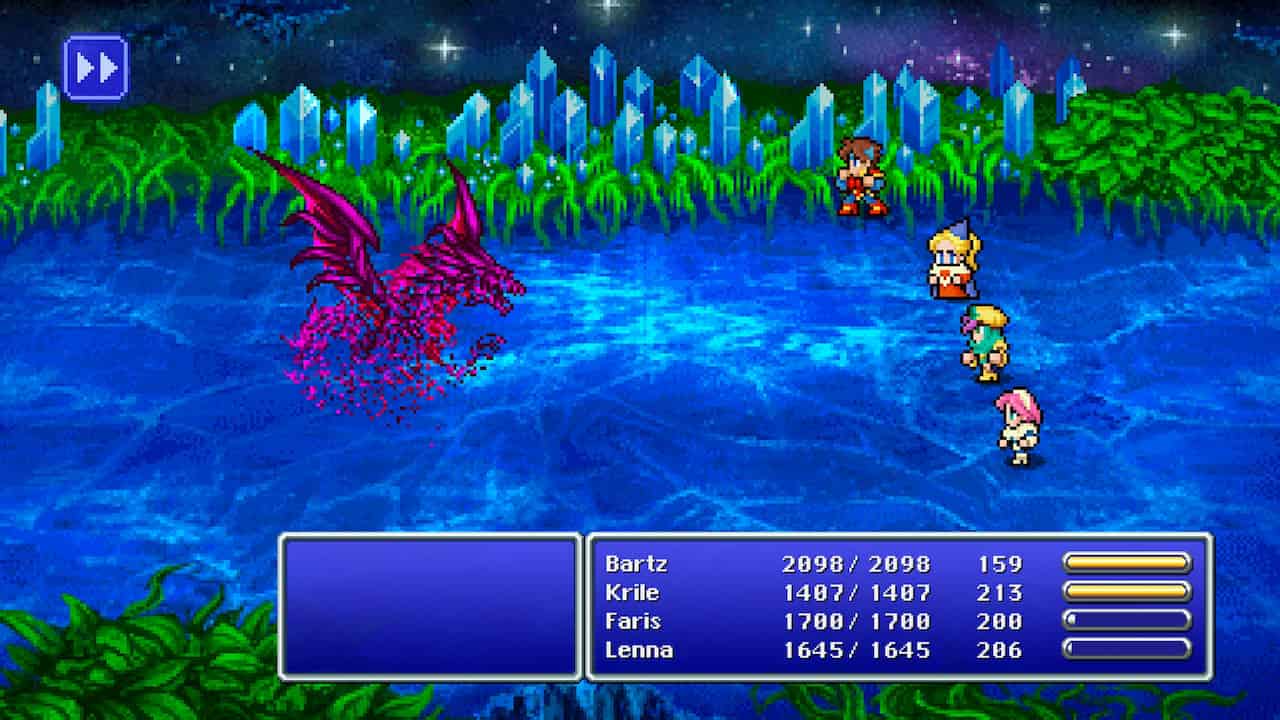Click the double-arrow inside the blue button
Screen dimensions: 1280x720
coord(97,67)
